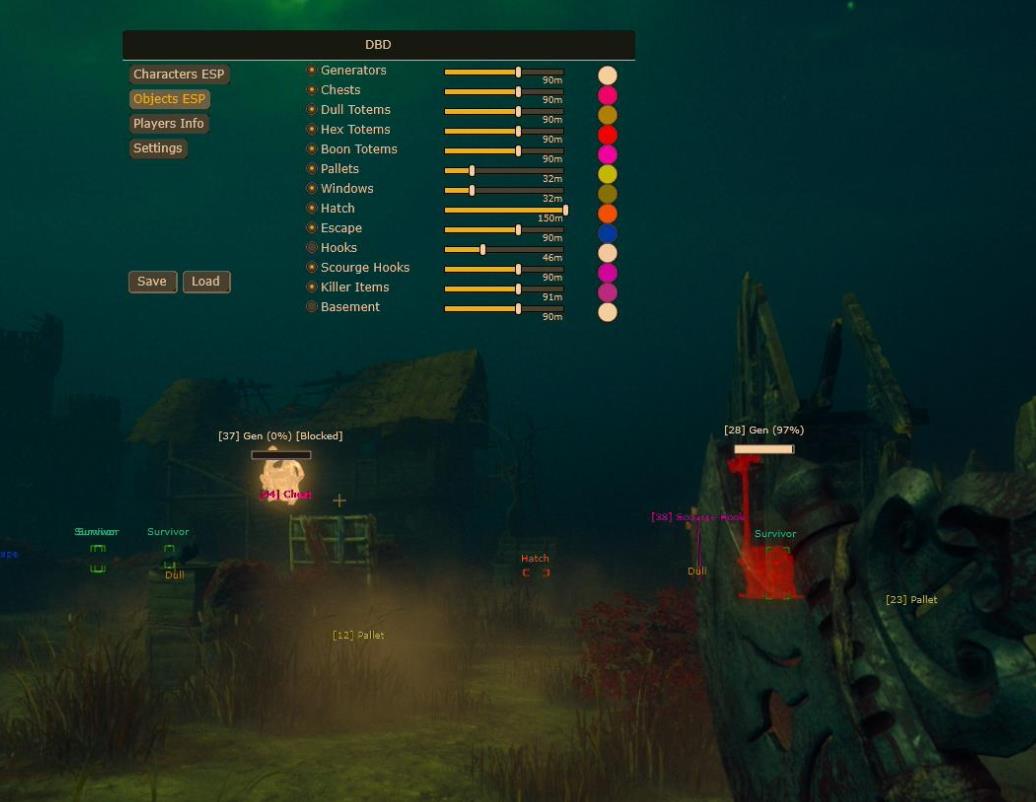The image size is (1036, 802).
Task: Open the Generators color swatch
Action: click(607, 76)
